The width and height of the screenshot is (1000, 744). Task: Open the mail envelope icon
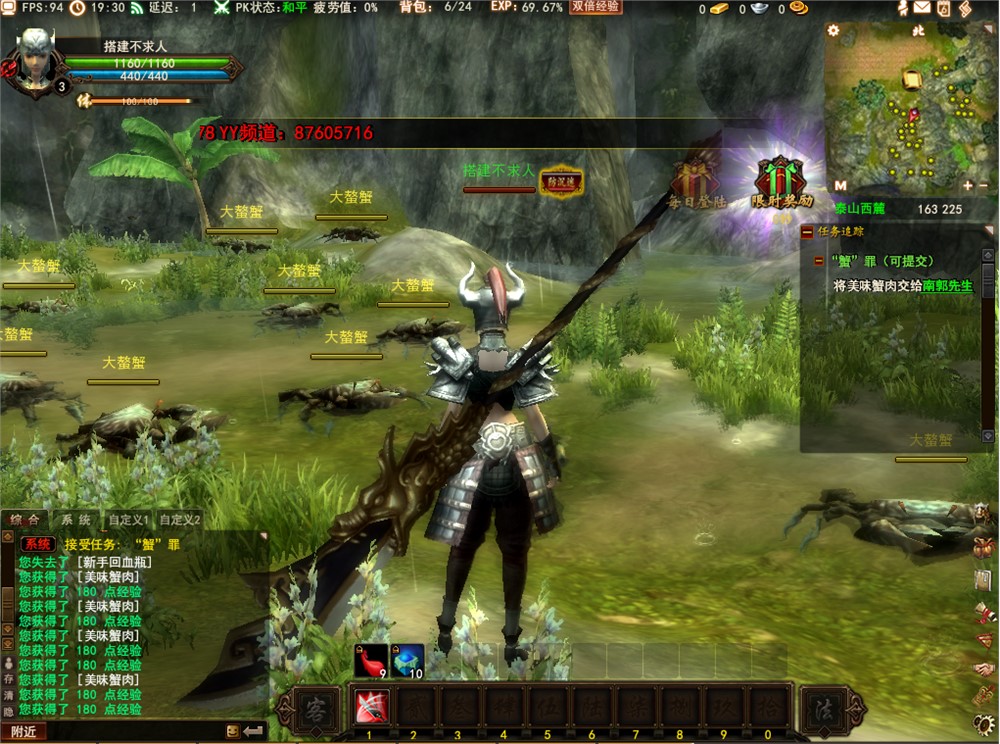921,8
